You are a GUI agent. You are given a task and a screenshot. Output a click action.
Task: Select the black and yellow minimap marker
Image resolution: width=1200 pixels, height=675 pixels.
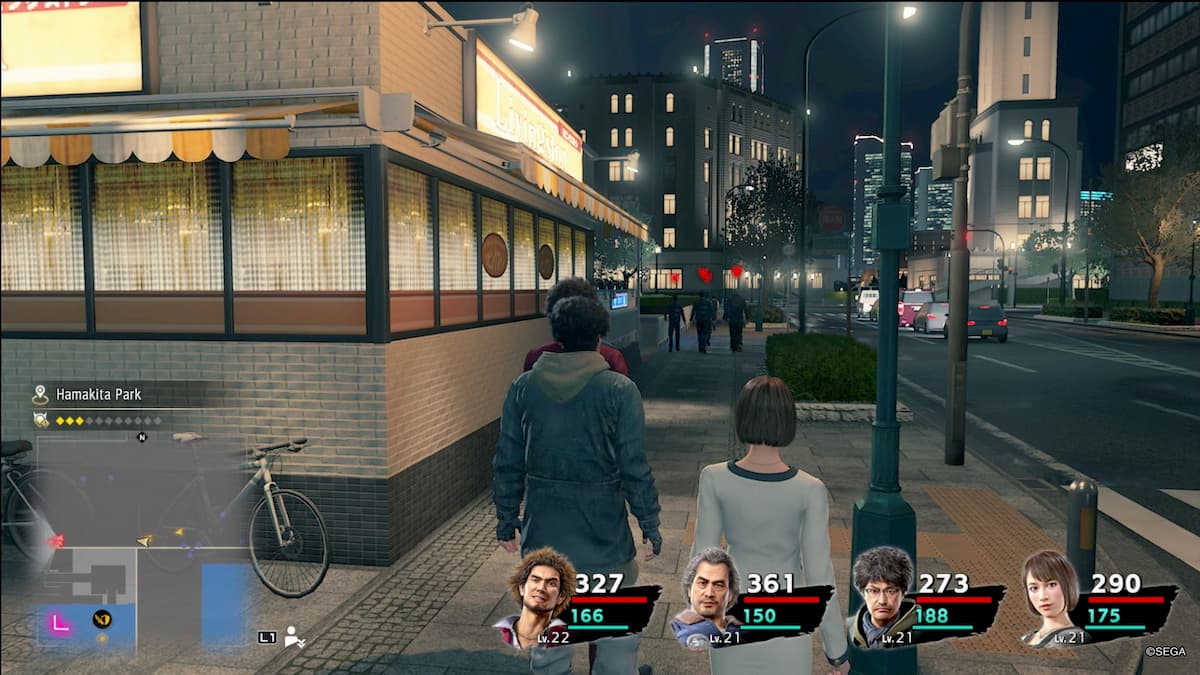[101, 619]
